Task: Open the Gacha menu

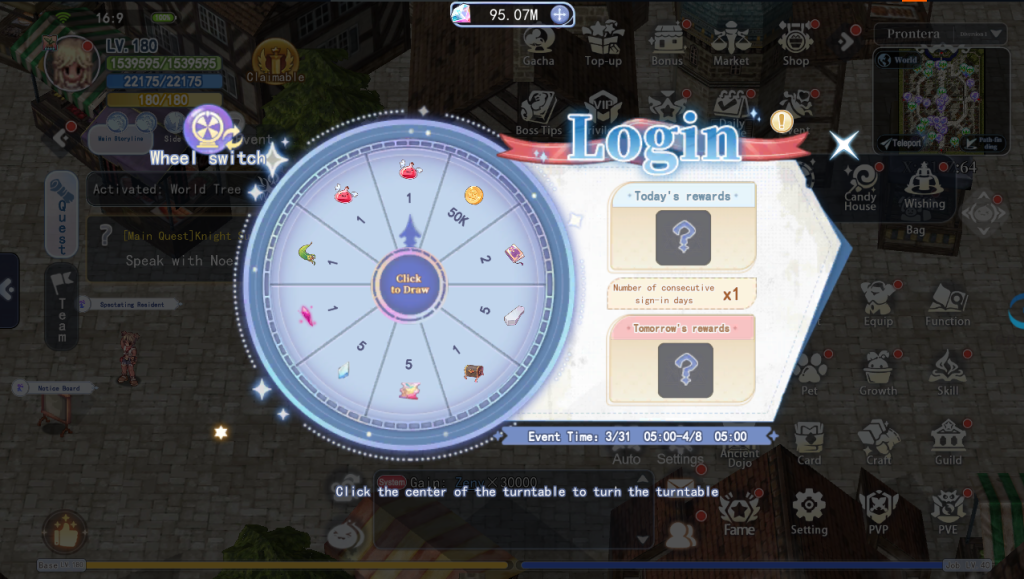Action: (538, 45)
